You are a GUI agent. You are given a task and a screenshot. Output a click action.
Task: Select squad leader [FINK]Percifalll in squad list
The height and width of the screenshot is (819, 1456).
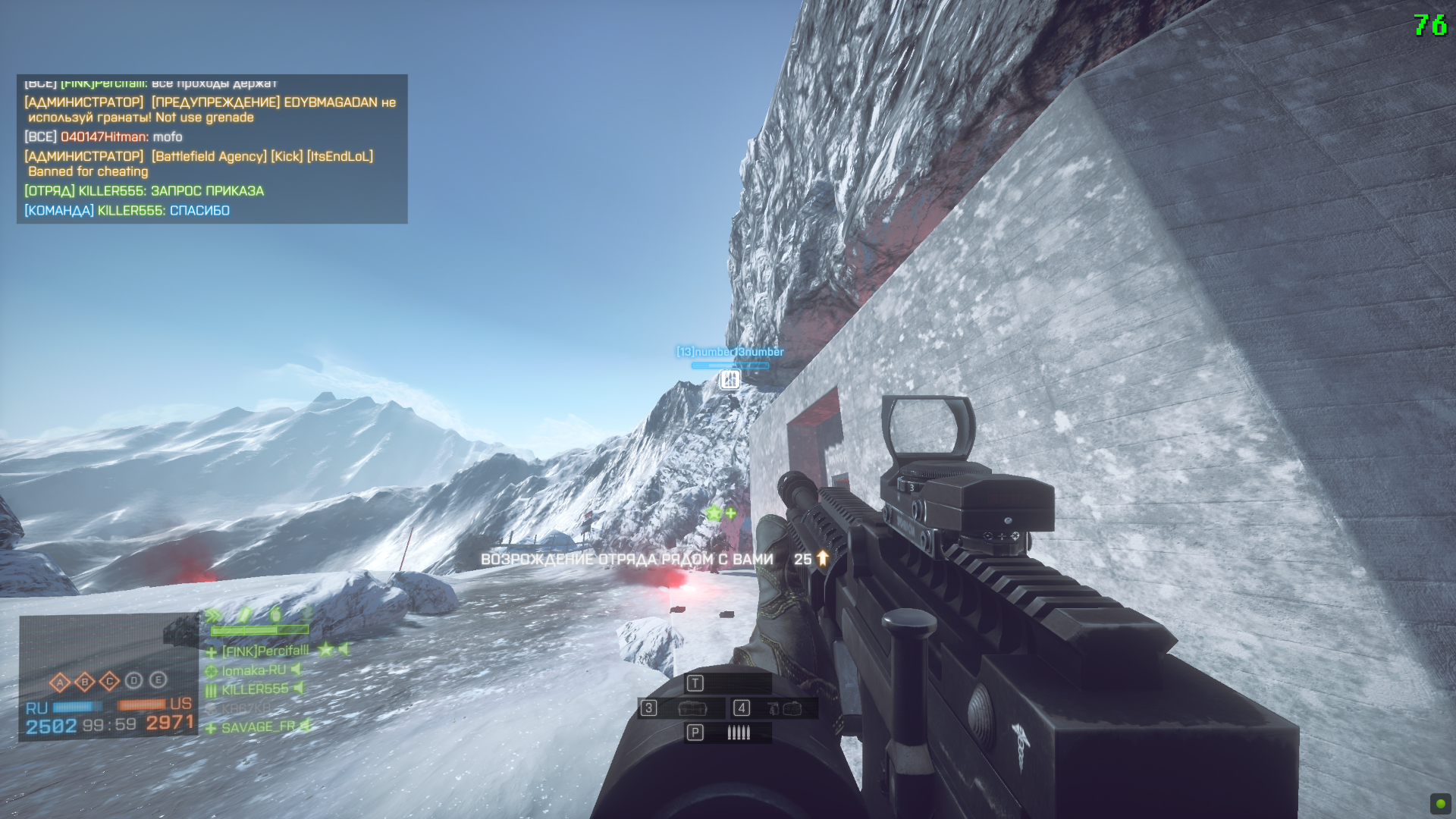coord(265,651)
